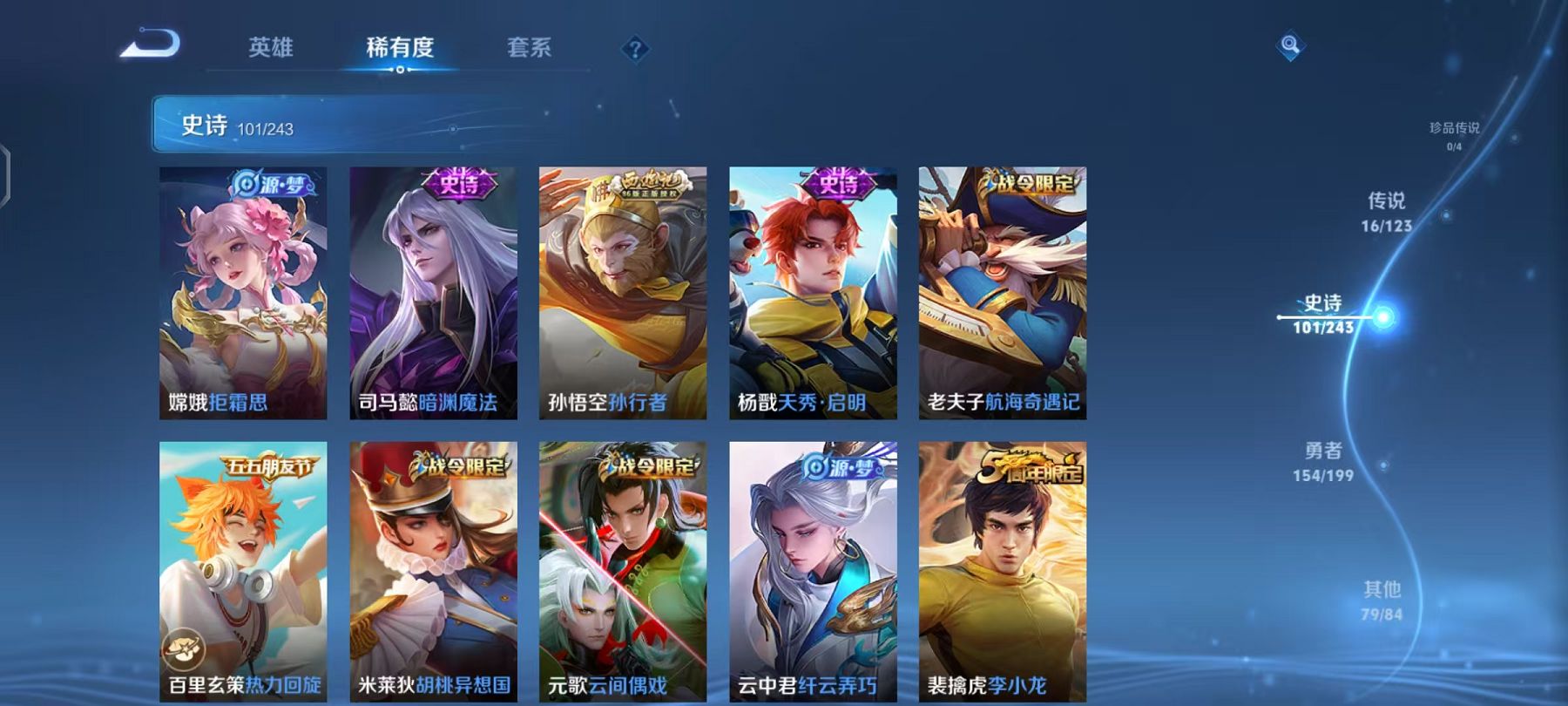1568x706 pixels.
Task: Click the help question mark icon
Action: pos(637,50)
